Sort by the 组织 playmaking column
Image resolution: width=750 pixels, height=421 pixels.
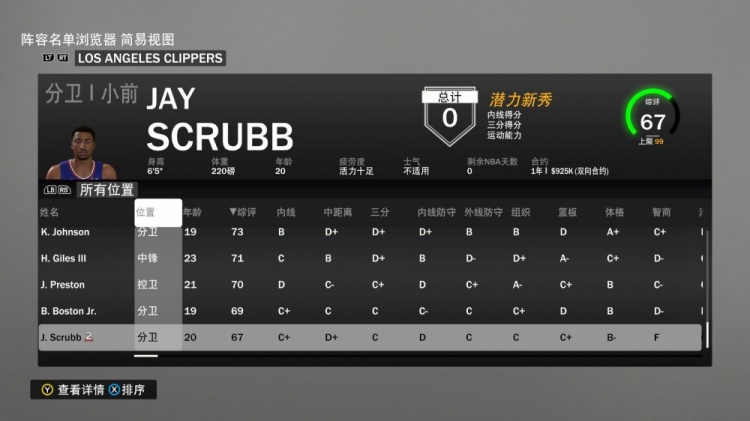pos(520,212)
